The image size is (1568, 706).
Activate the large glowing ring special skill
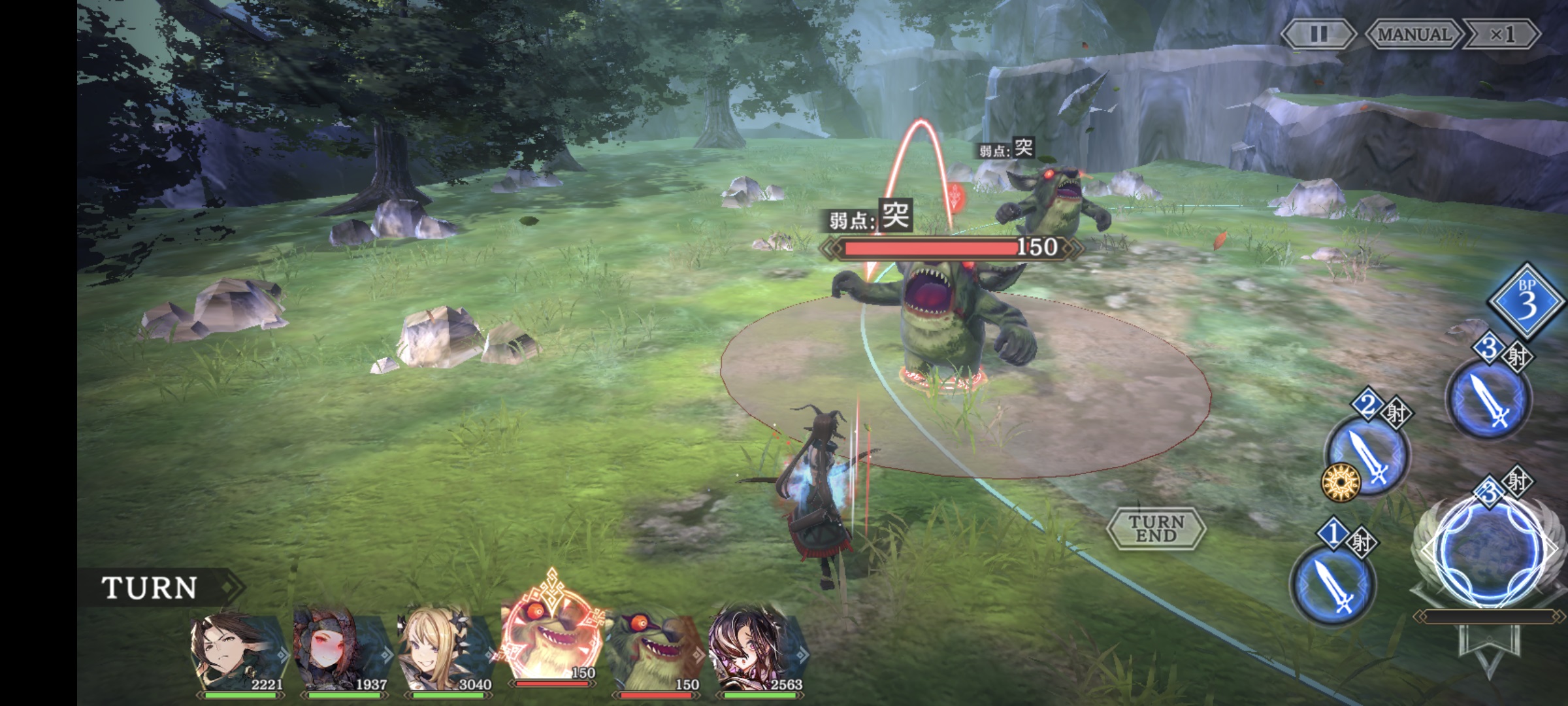(1487, 550)
